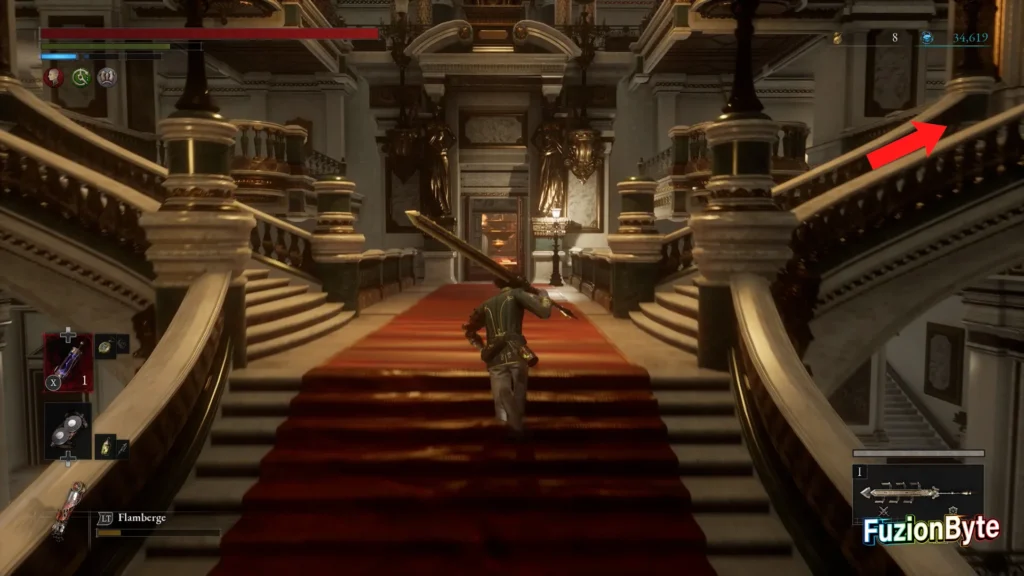Select the lower belt grinder item slot
This screenshot has height=576, width=1024.
pos(68,430)
